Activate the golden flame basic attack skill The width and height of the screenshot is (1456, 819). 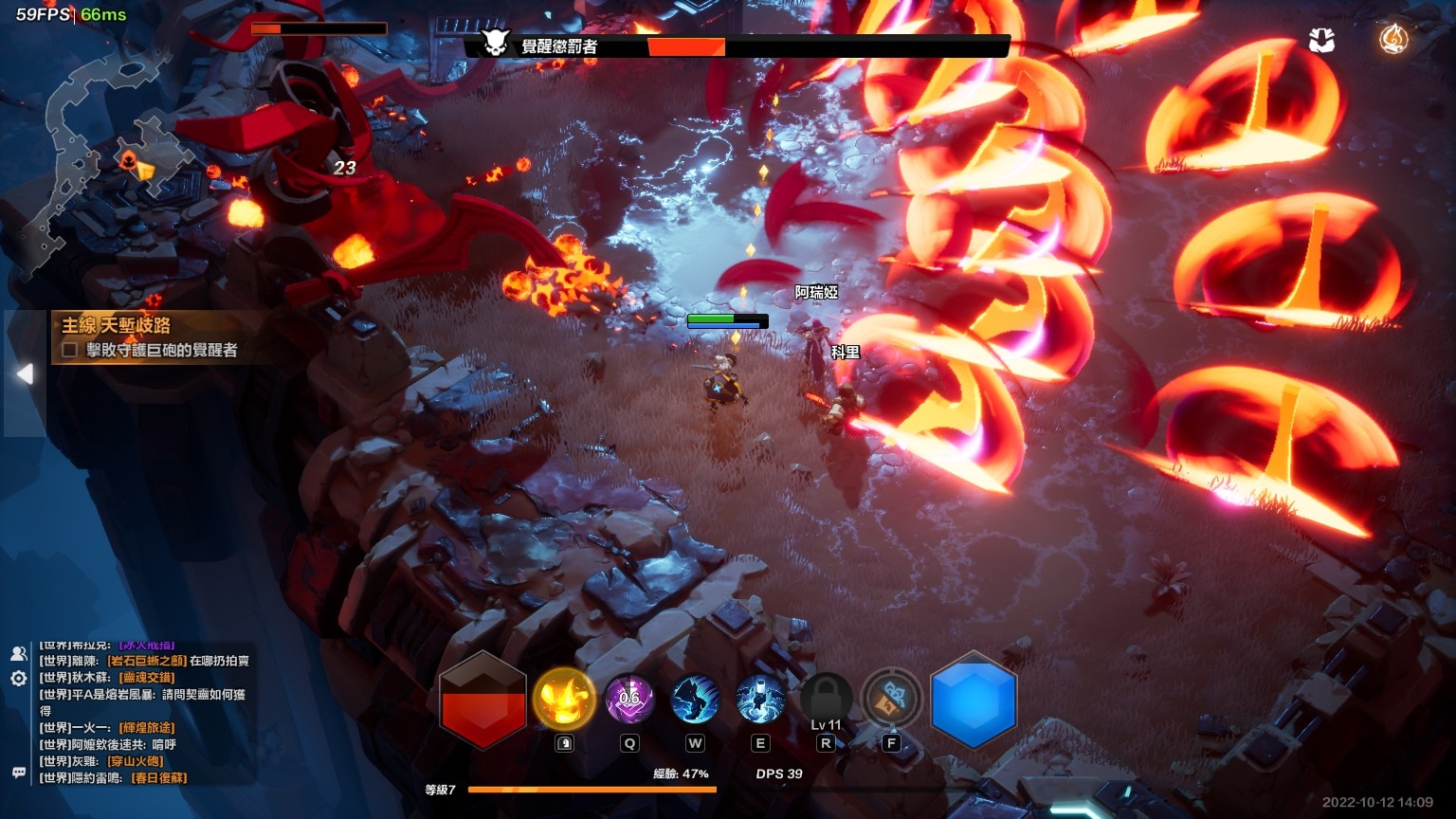click(564, 700)
